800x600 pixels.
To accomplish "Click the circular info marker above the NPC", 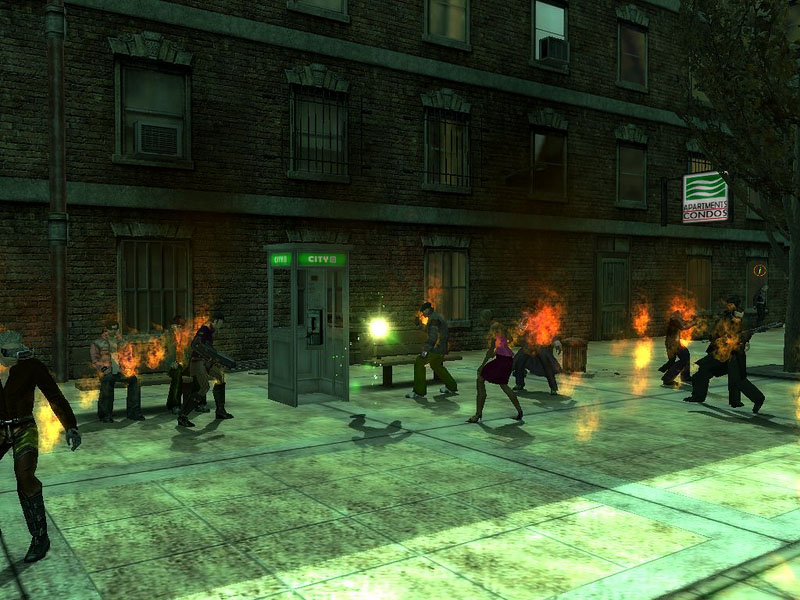I will point(760,270).
